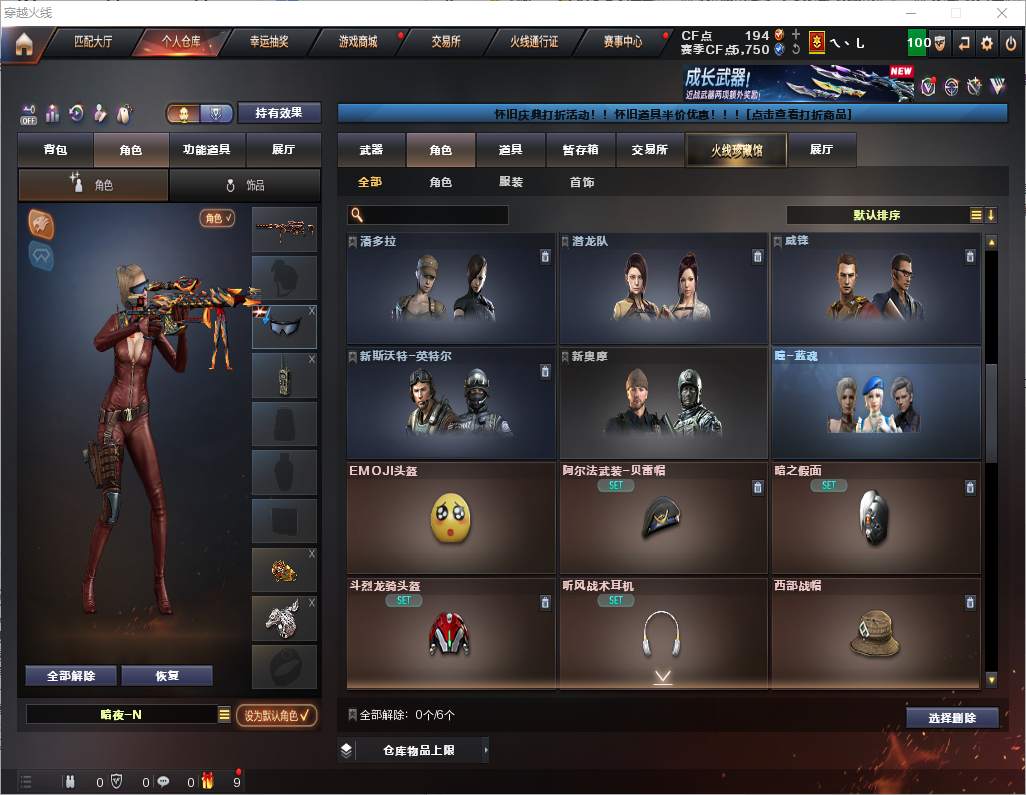
Task: Open the 火线通行证 battle pass
Action: pyautogui.click(x=534, y=43)
